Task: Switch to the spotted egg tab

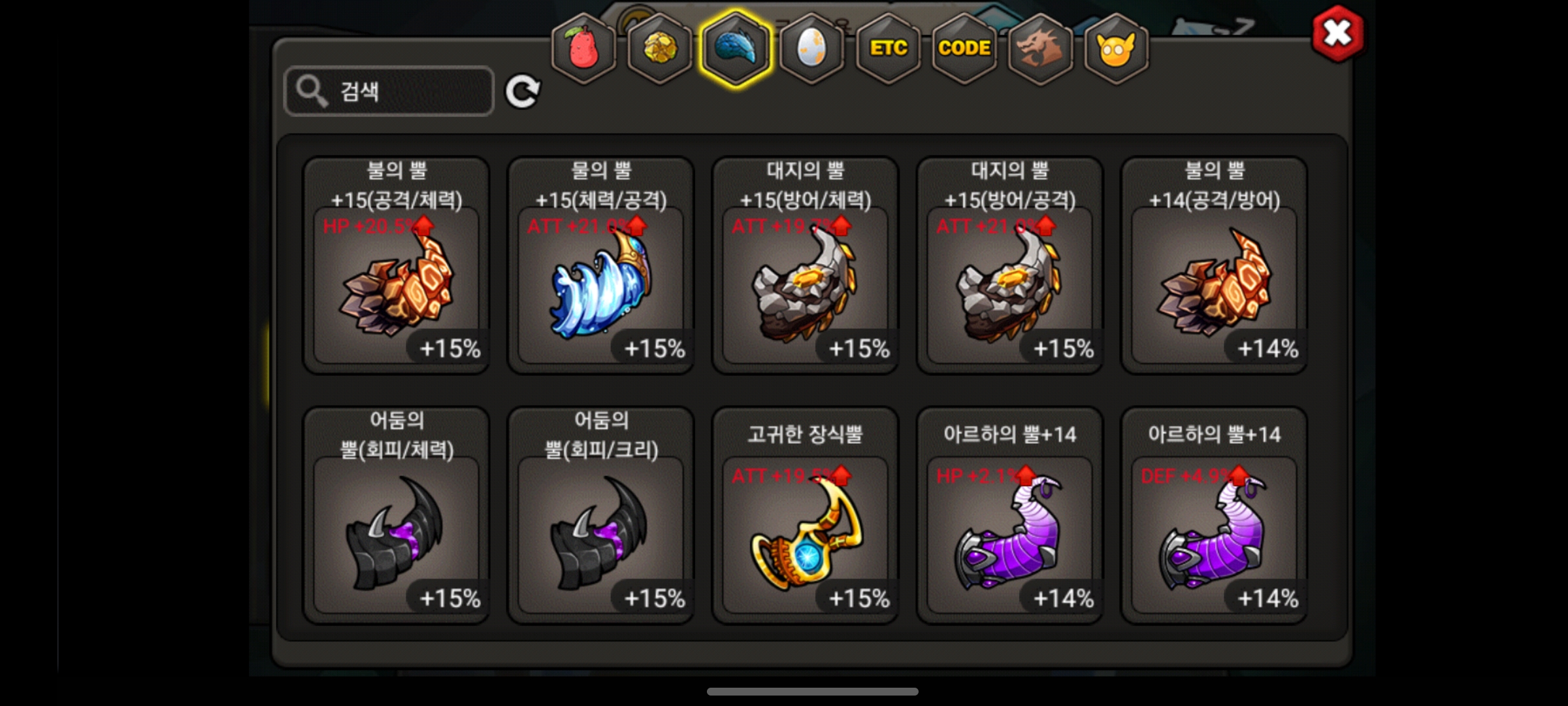Action: coord(811,48)
